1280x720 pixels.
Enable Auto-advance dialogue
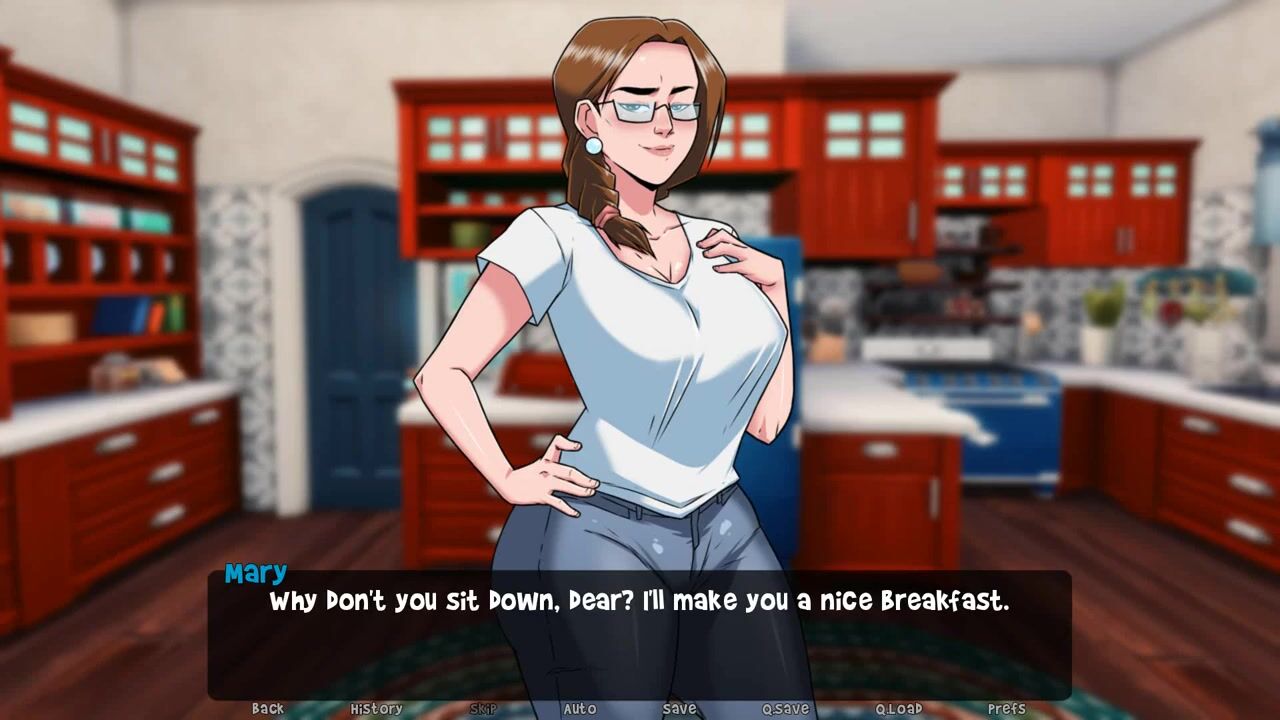pos(579,709)
